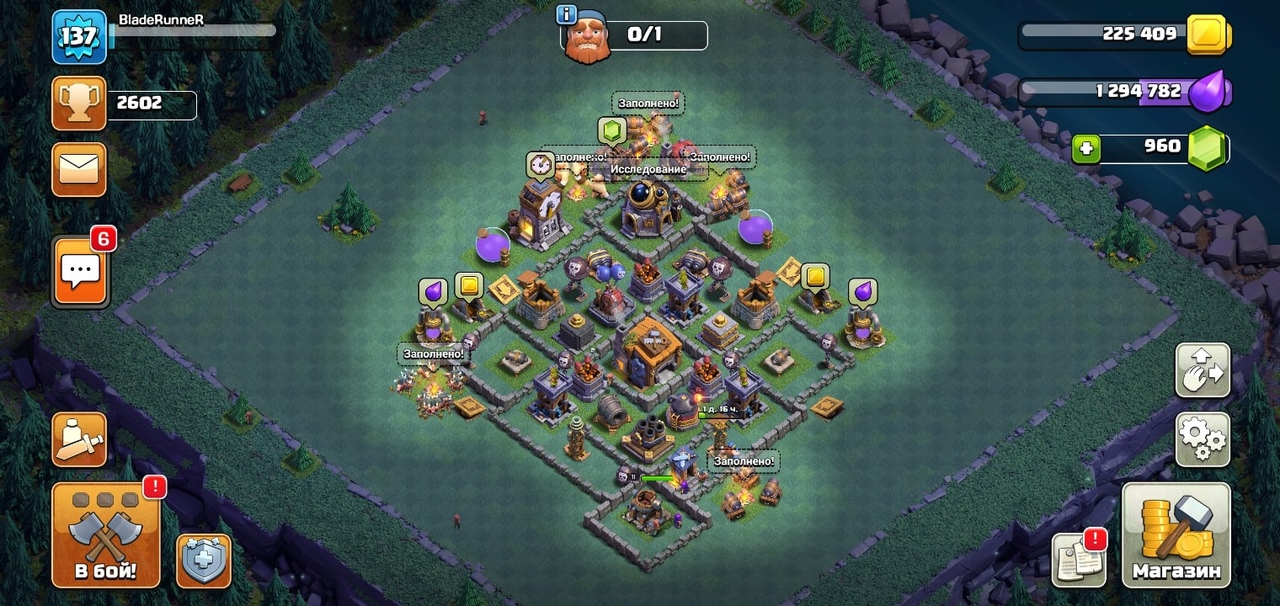Screen dimensions: 1280x606
Task: Open the chat panel with speech bubble
Action: tap(80, 271)
